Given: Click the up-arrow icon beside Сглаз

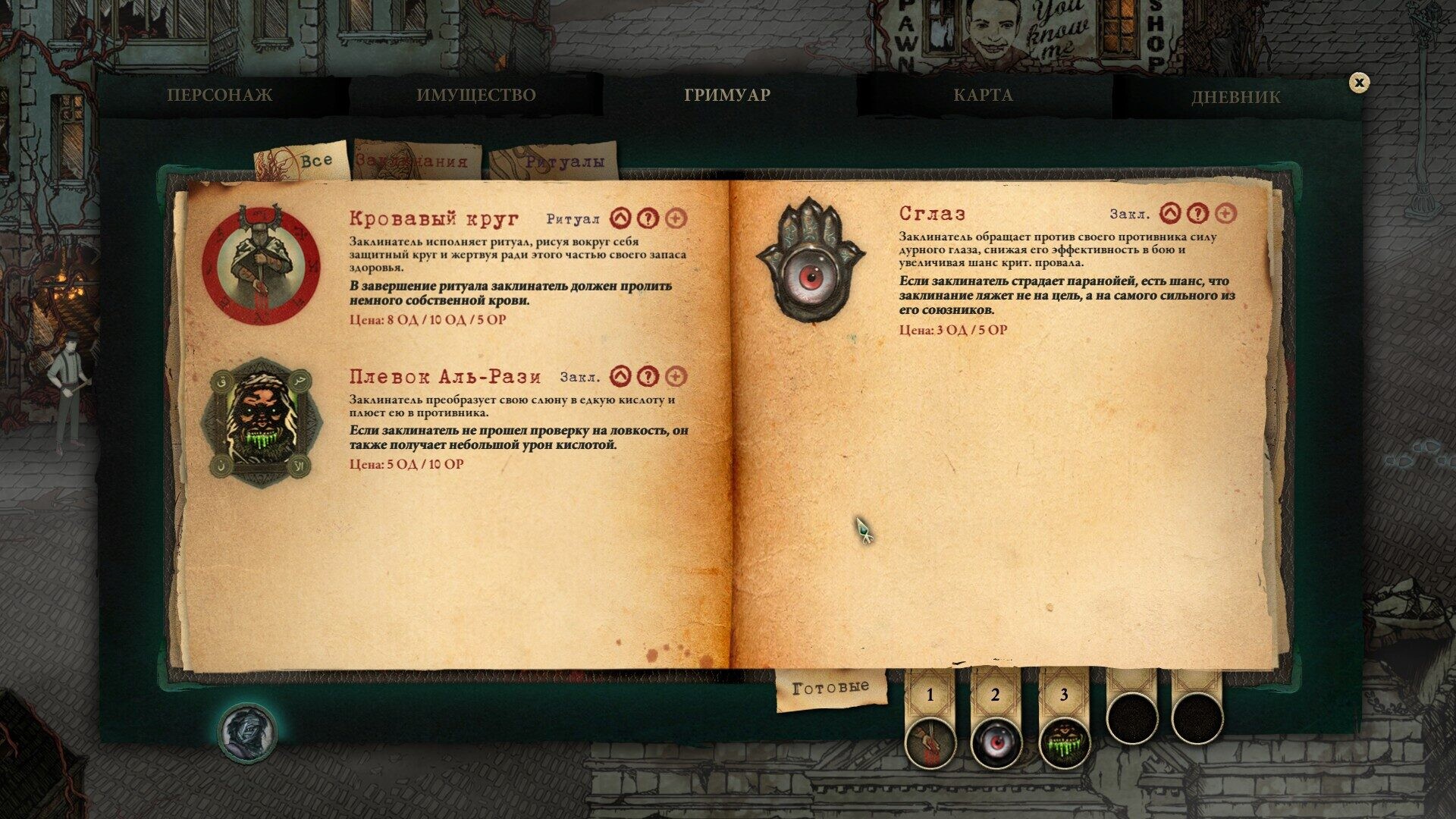Looking at the screenshot, I should click(1171, 214).
